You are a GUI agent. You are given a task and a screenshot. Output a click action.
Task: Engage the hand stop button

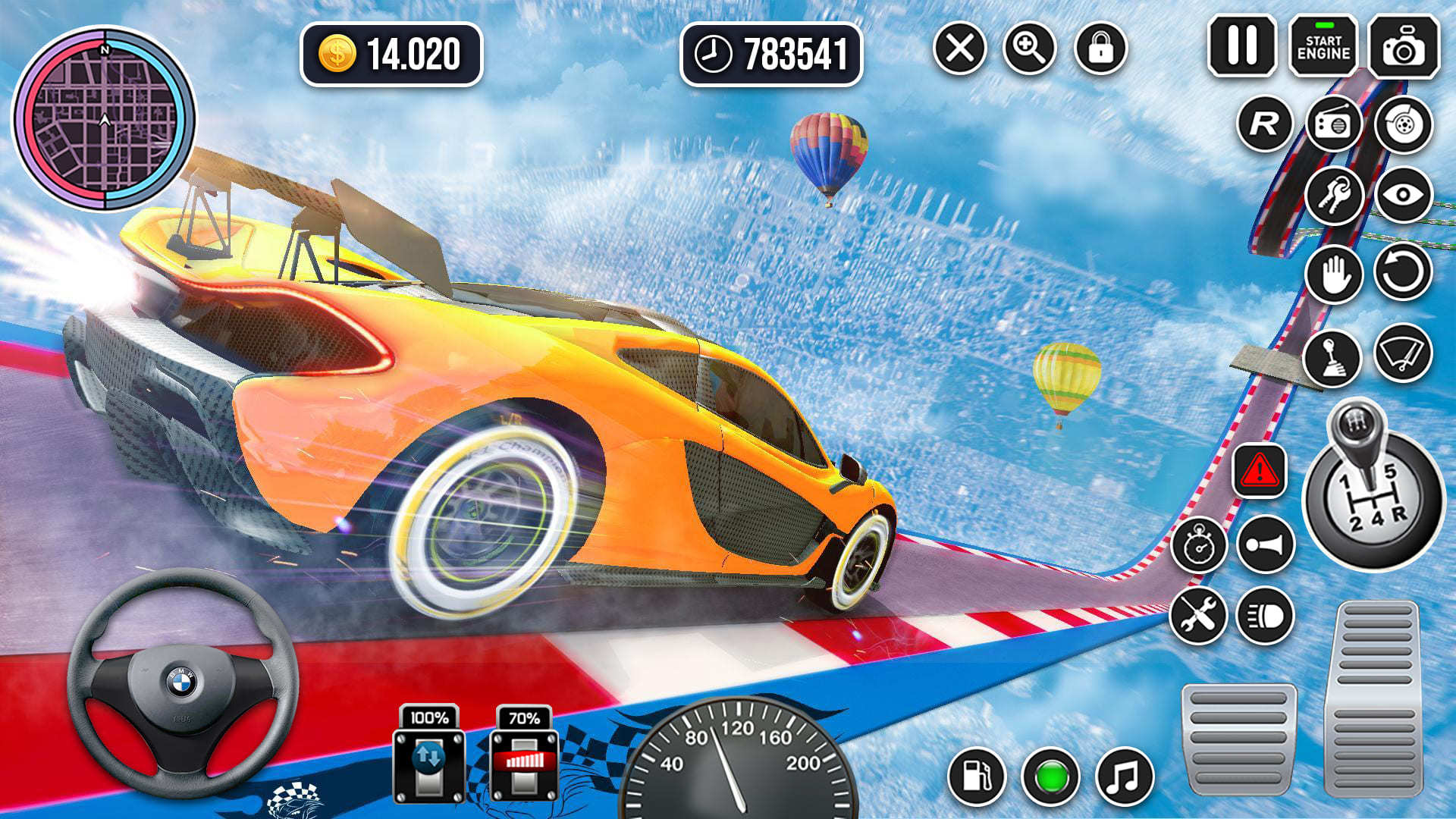pyautogui.click(x=1334, y=273)
